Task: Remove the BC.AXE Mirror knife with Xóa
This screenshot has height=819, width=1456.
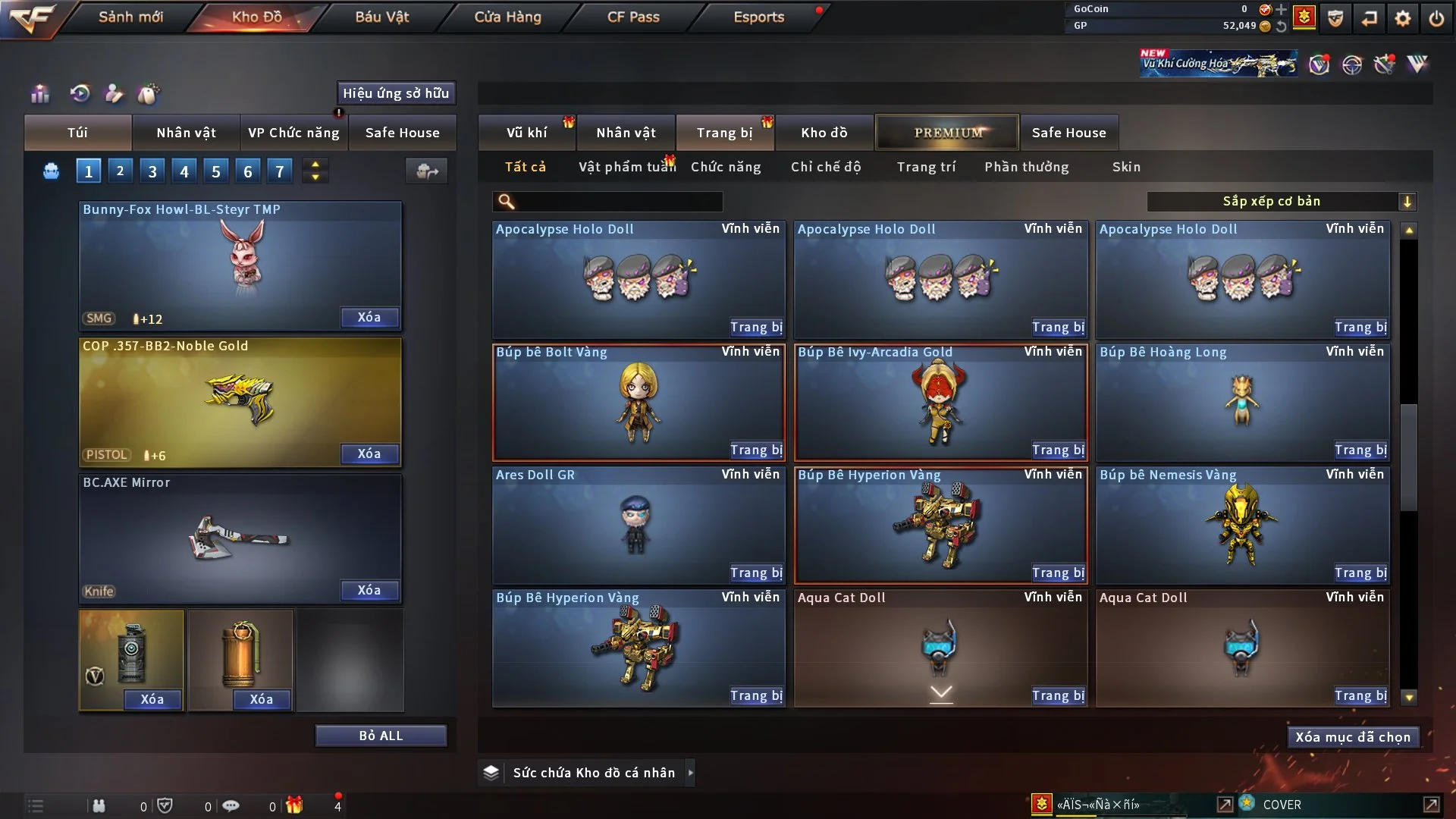Action: (x=369, y=591)
